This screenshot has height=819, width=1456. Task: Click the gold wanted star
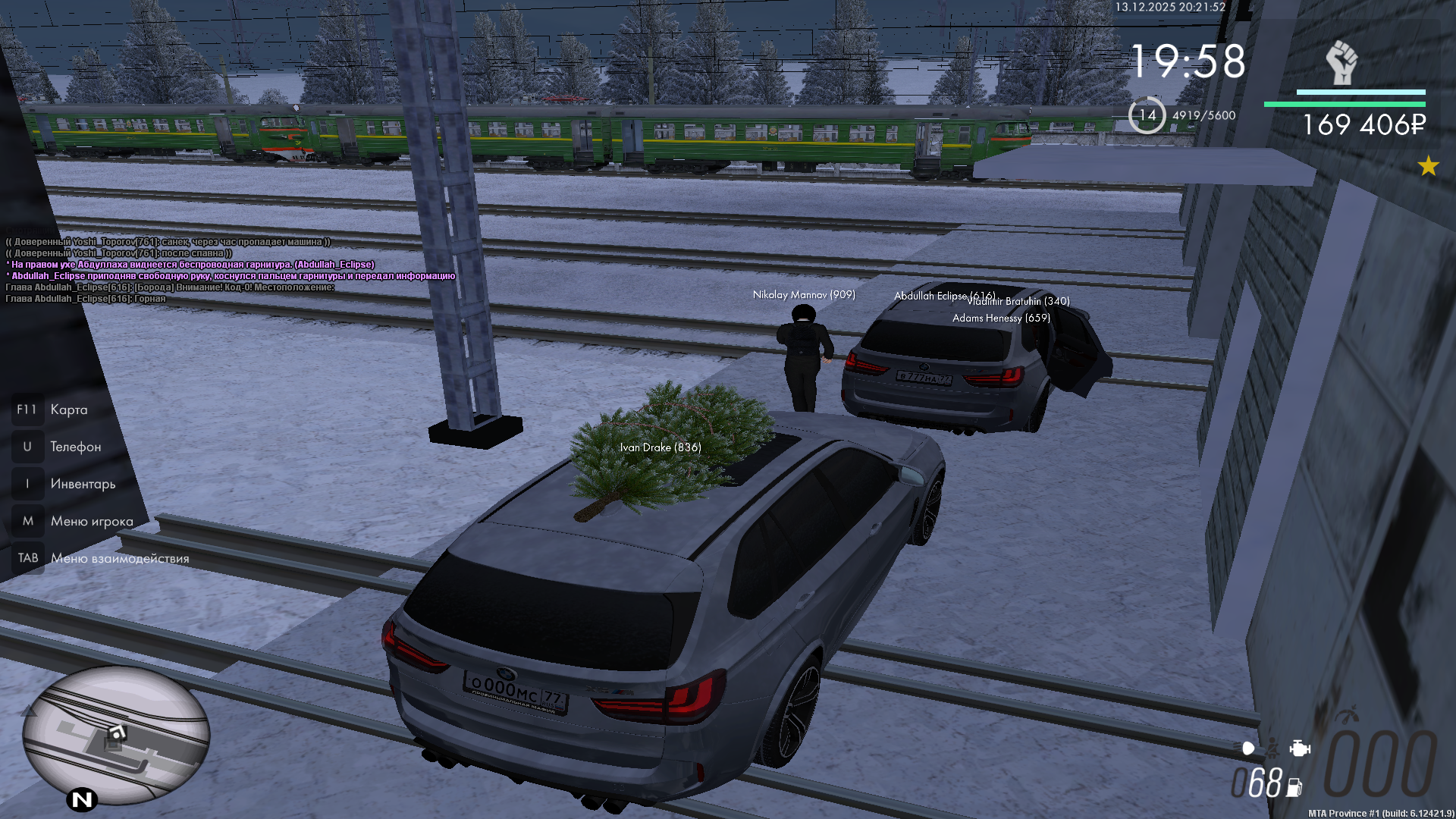pyautogui.click(x=1428, y=166)
